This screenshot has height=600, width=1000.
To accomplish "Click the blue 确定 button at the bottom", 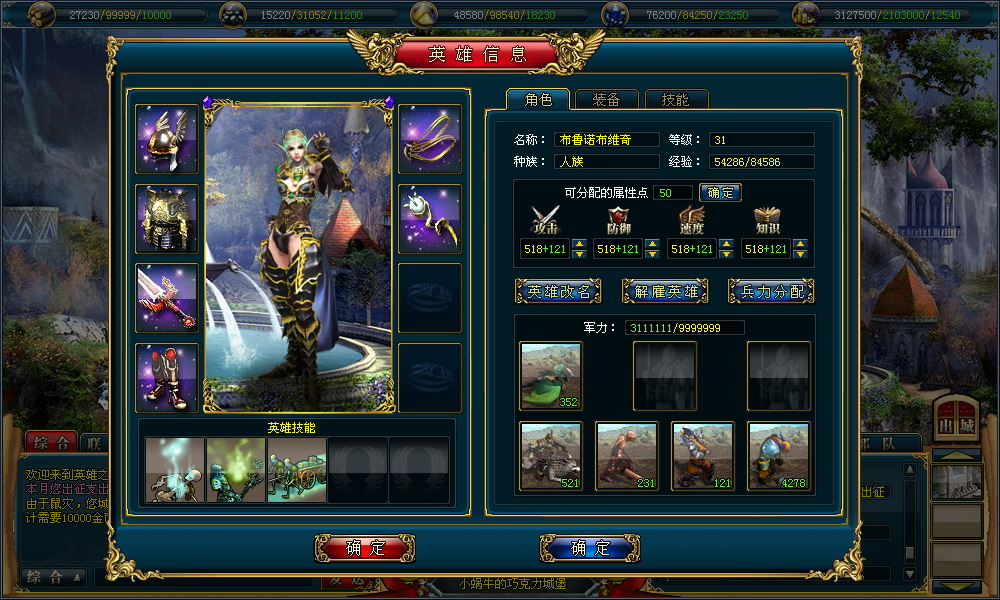I will [x=590, y=548].
